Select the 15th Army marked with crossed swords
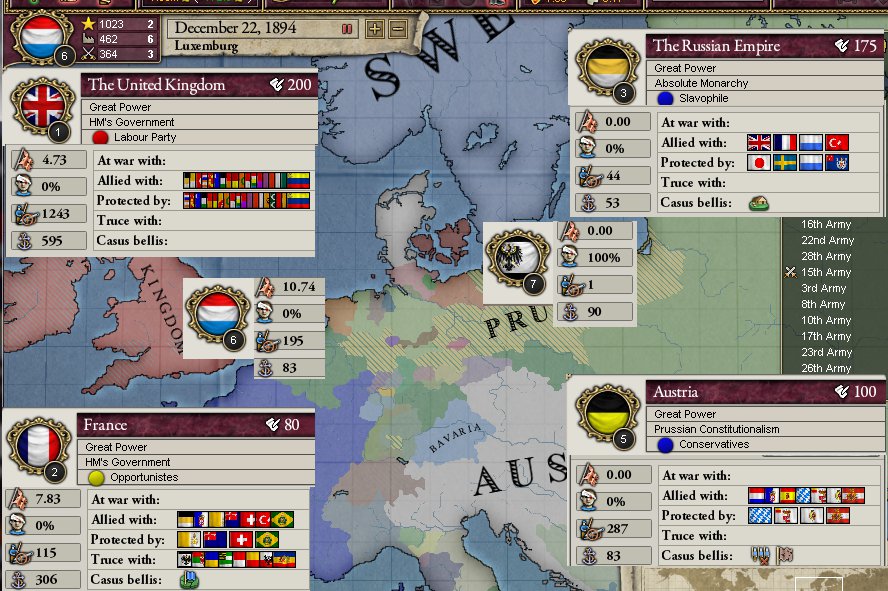888x591 pixels. [826, 272]
